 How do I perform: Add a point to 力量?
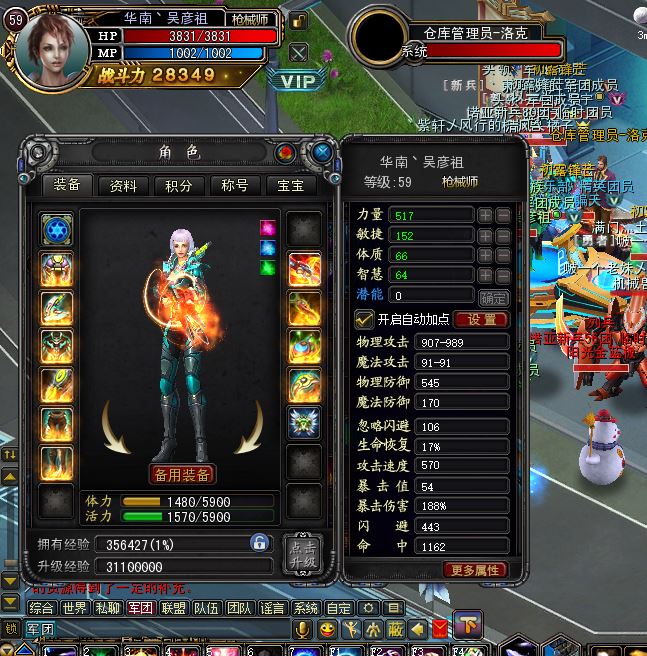[484, 215]
